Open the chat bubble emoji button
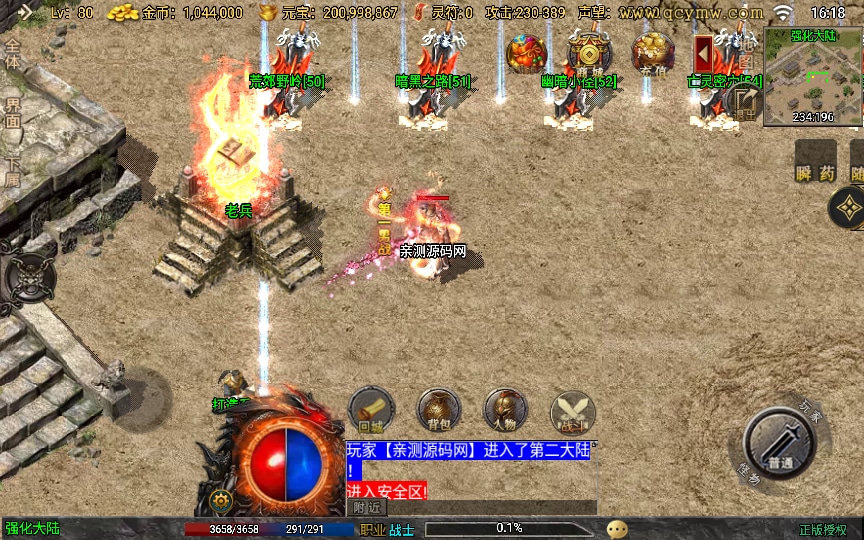The height and width of the screenshot is (540, 864). (x=618, y=529)
